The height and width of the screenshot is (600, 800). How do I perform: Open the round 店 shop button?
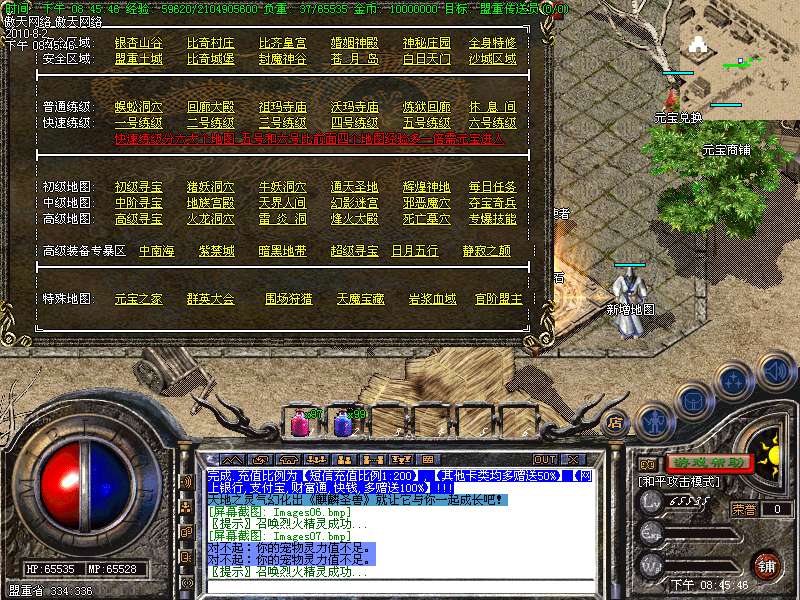[615, 423]
